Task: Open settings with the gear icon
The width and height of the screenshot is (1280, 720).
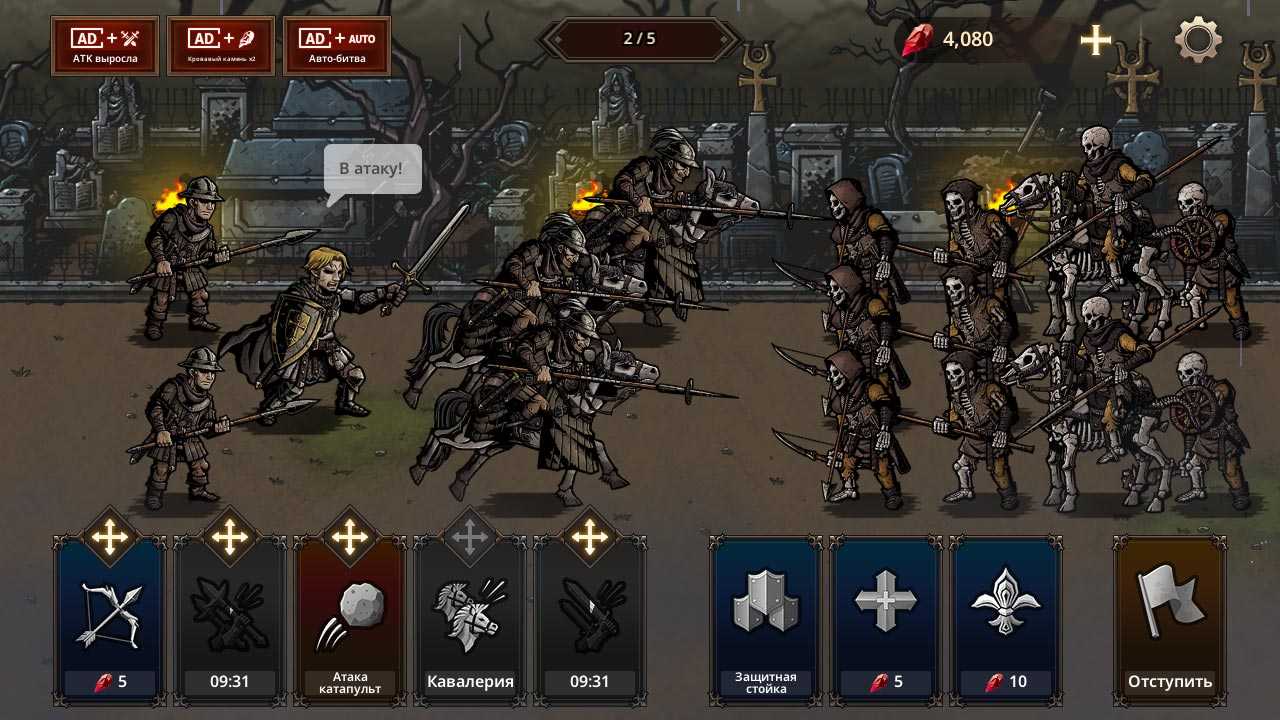Action: point(1198,40)
